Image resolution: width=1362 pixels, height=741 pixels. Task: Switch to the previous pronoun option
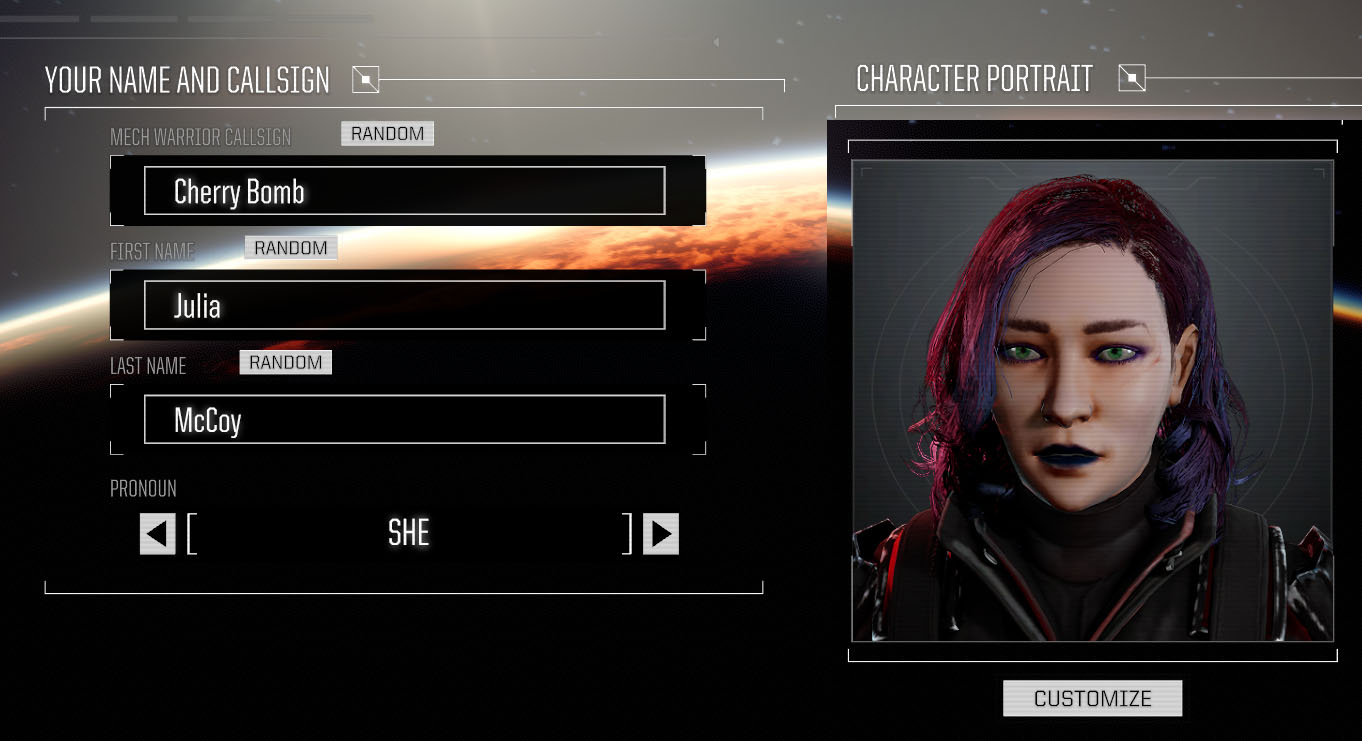[x=157, y=534]
